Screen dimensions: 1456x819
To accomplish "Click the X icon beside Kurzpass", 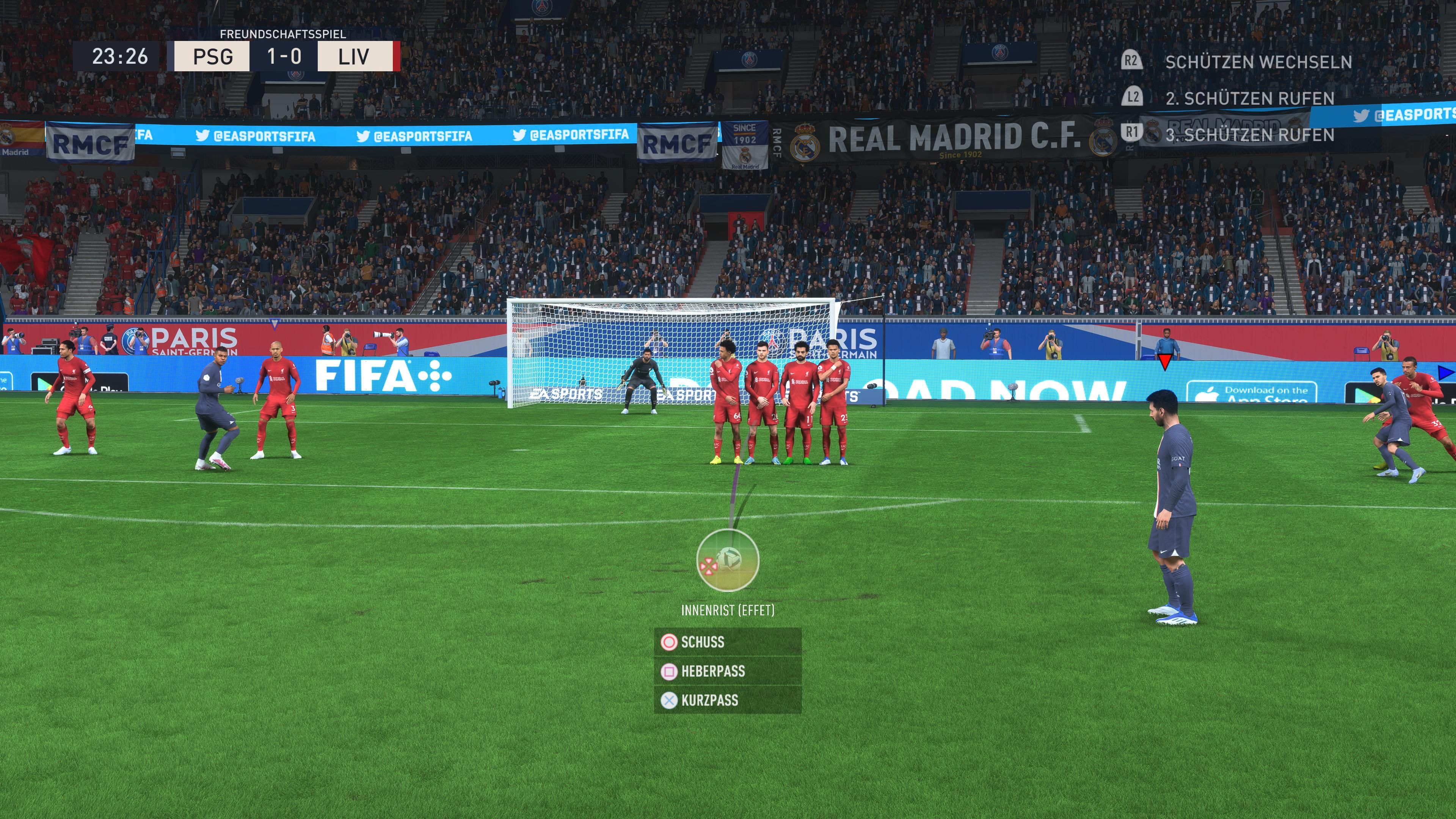I will tap(670, 701).
